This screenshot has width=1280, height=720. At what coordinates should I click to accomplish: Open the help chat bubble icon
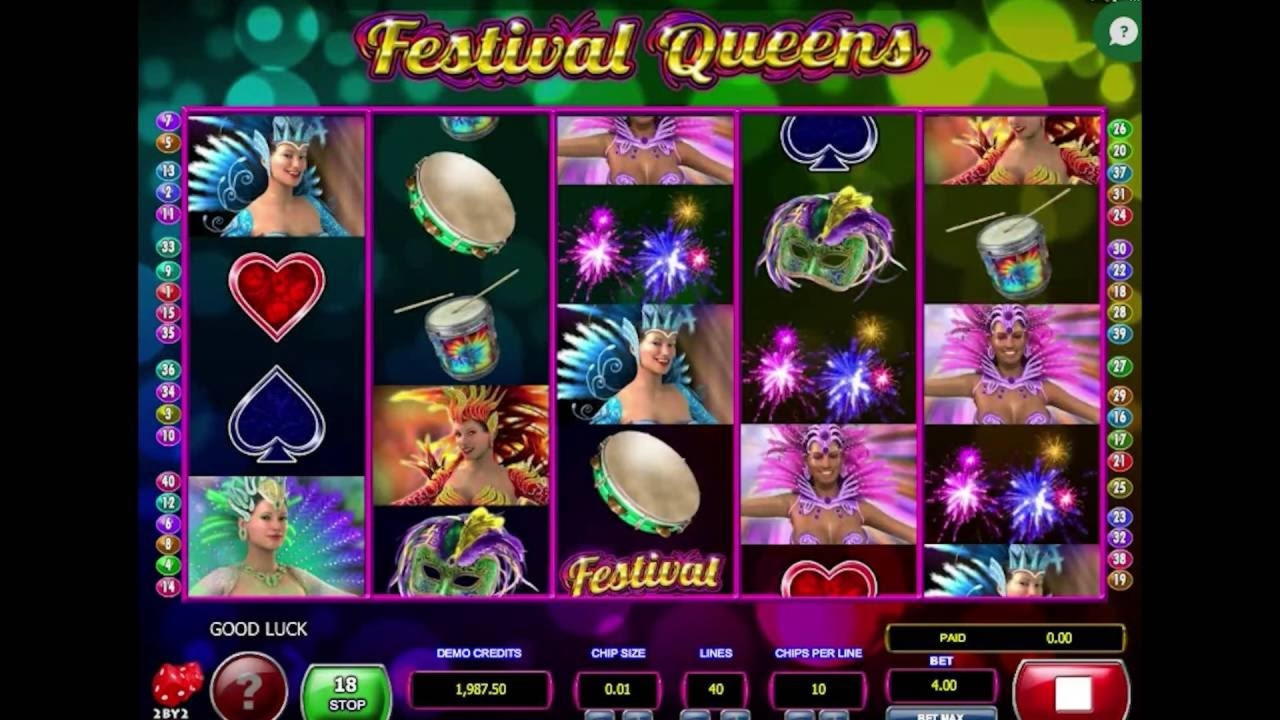(1123, 32)
